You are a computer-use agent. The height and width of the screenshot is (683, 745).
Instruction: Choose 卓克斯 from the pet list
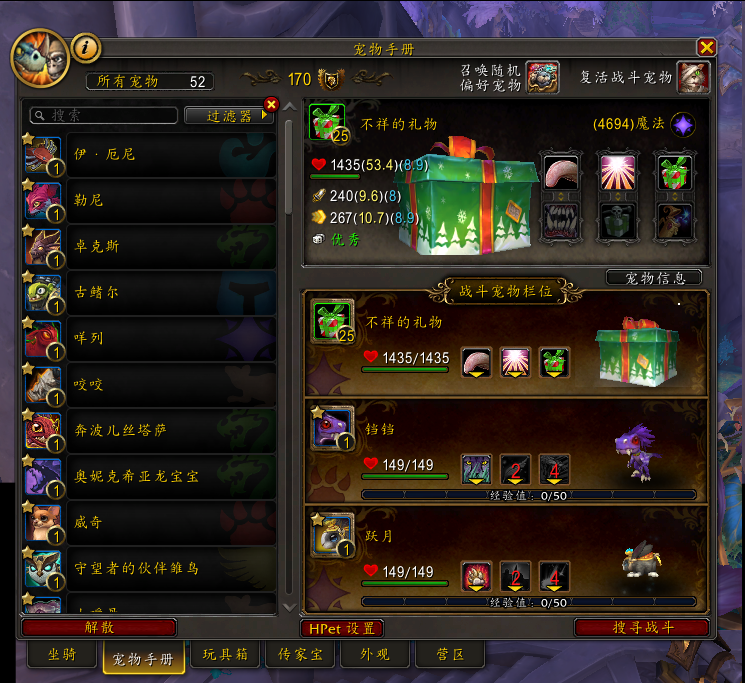150,246
